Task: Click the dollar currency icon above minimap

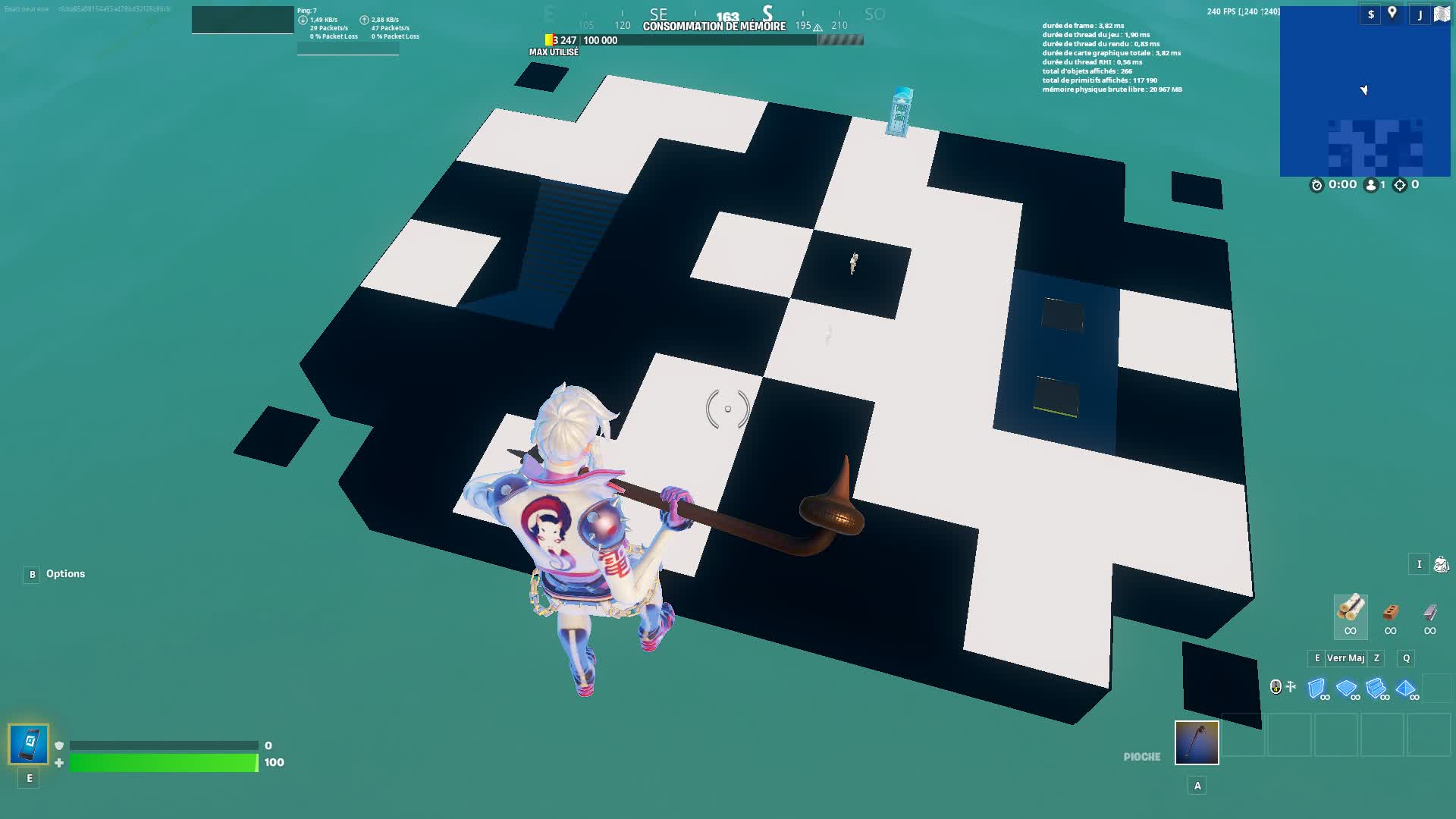Action: pos(1373,14)
